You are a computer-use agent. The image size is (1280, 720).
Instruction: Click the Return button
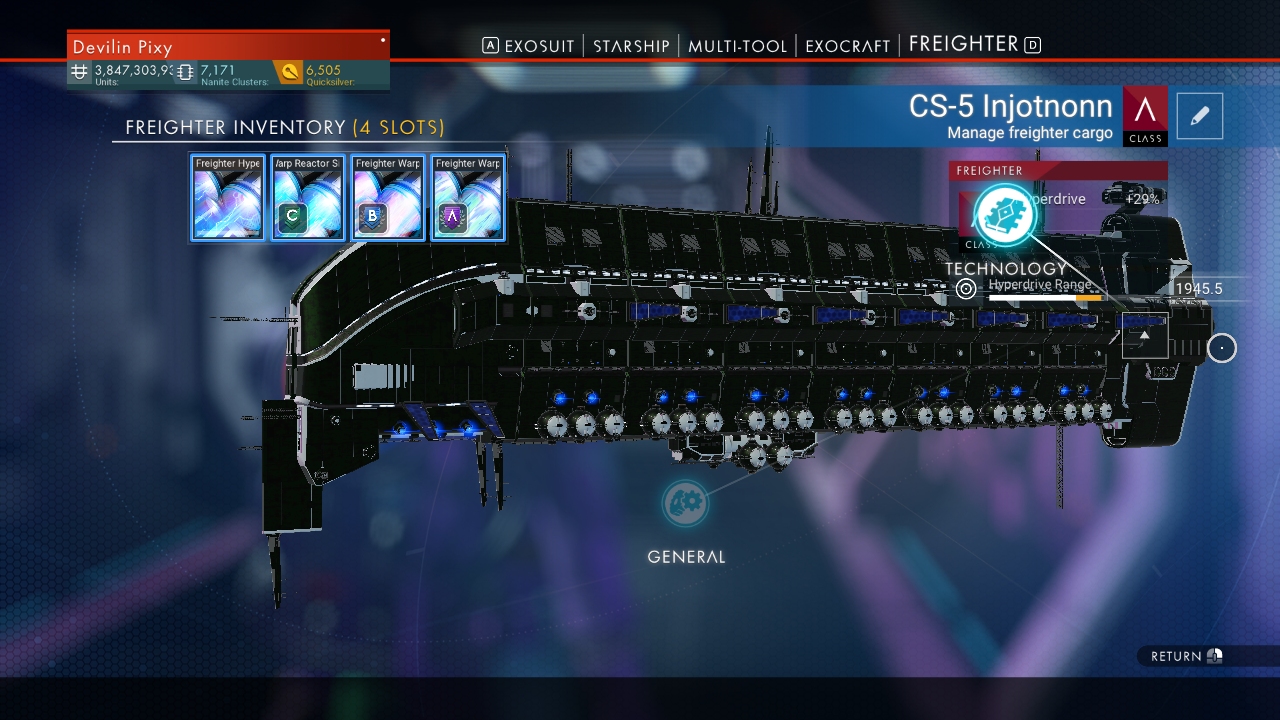pyautogui.click(x=1186, y=656)
